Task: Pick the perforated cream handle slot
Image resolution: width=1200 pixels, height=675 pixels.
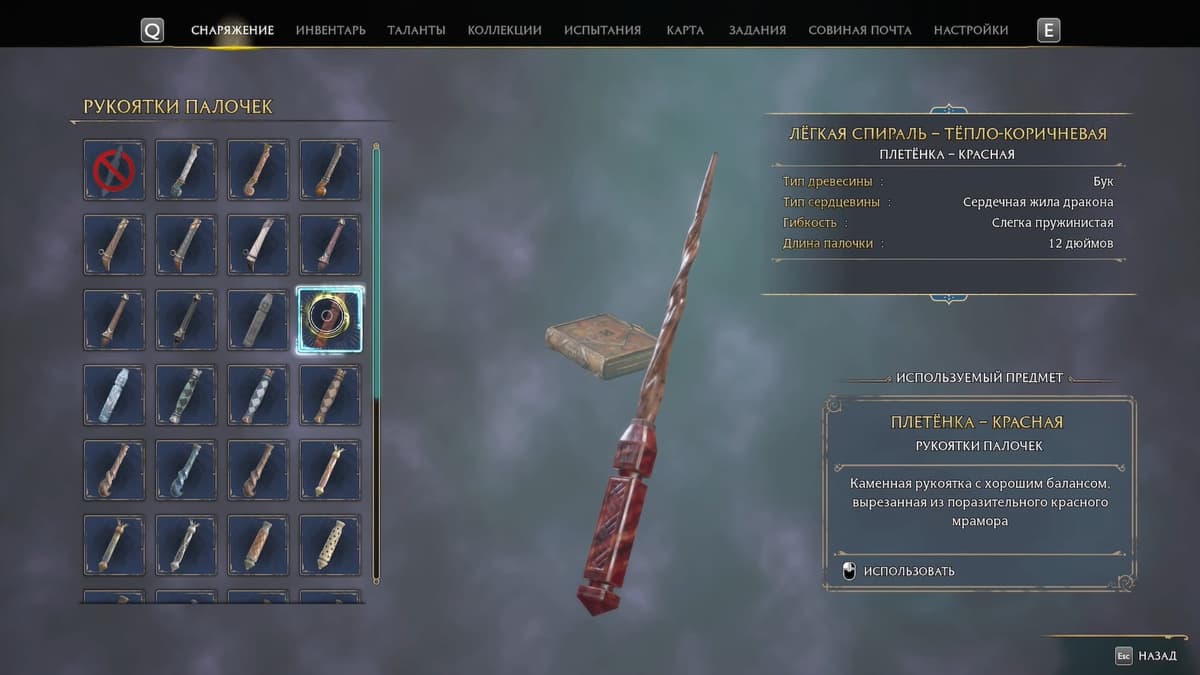Action: pyautogui.click(x=330, y=545)
